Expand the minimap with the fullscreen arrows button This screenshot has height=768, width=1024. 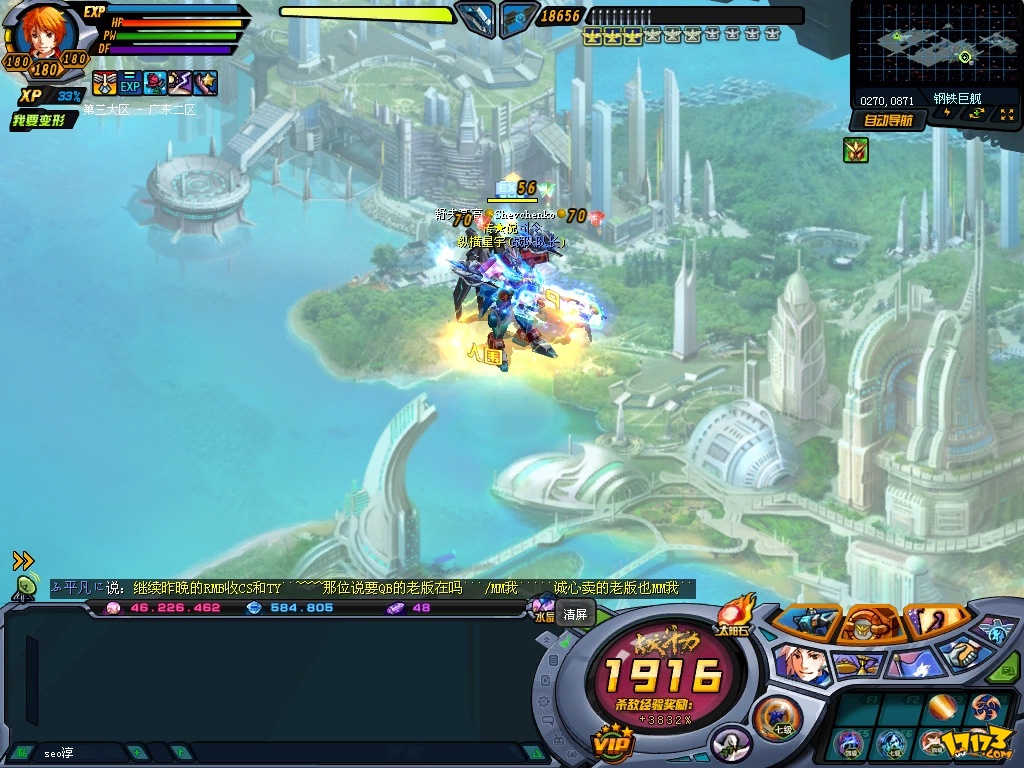1005,114
